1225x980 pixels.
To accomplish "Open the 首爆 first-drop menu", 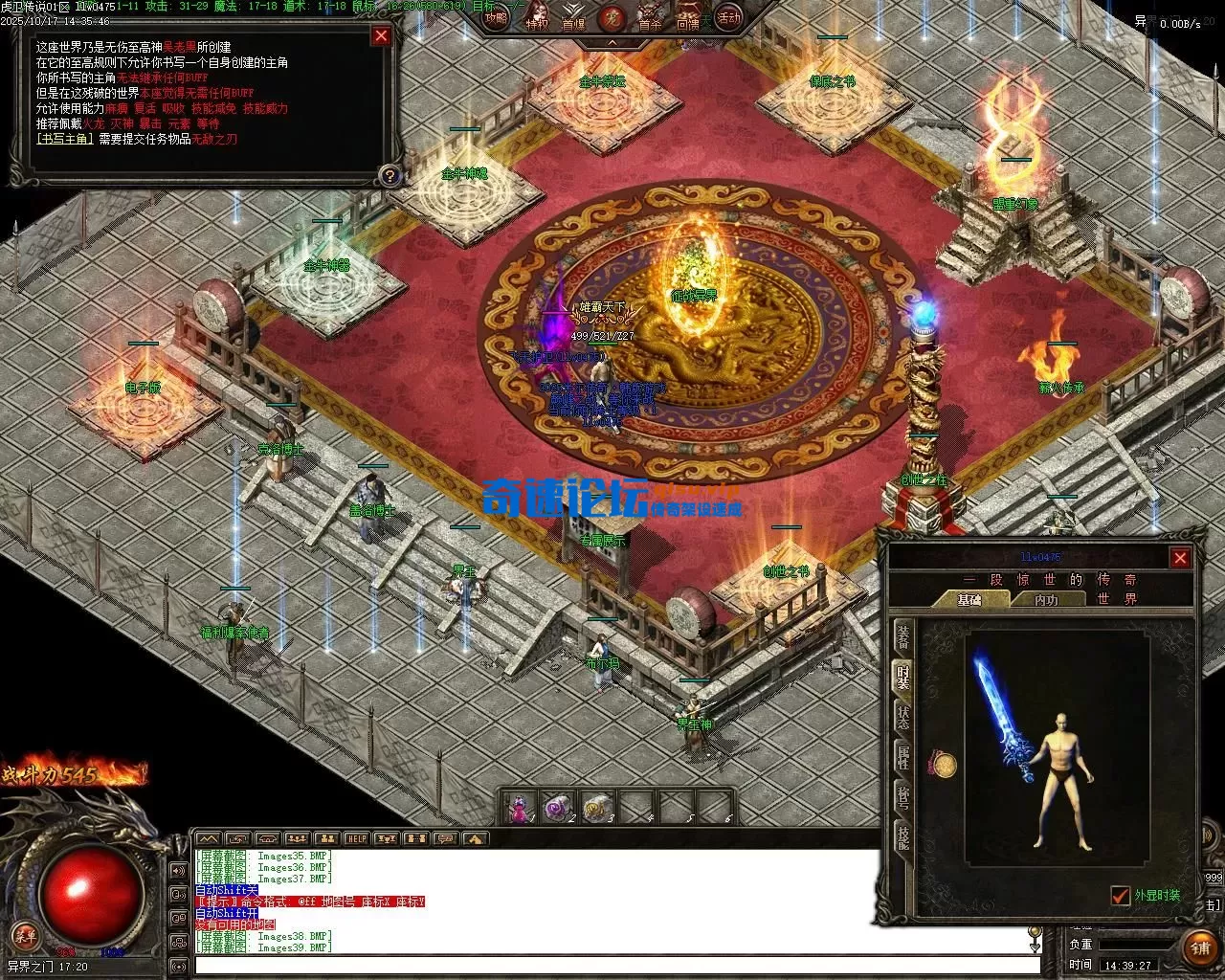I will (573, 21).
